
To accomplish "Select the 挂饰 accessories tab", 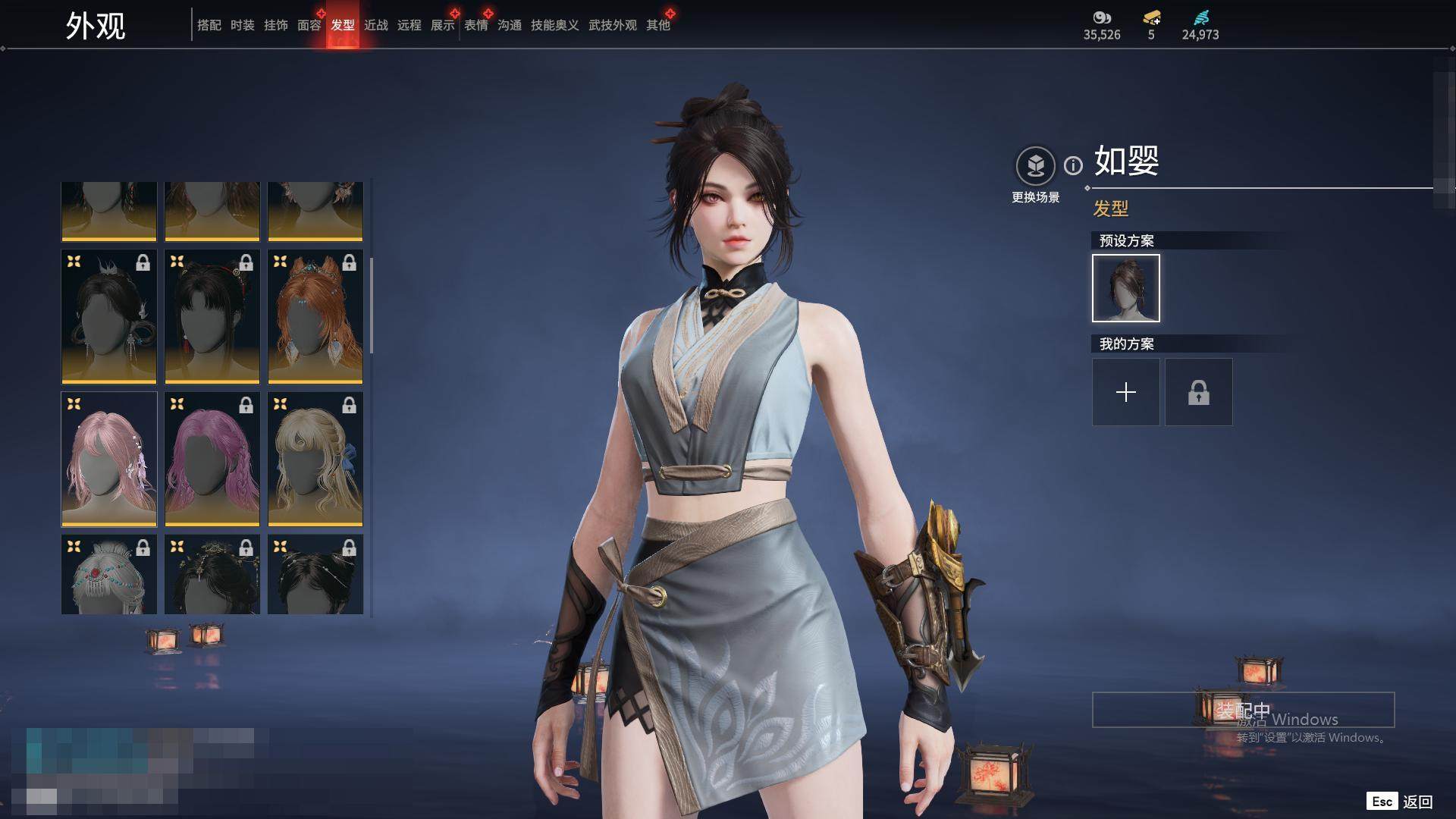I will click(x=275, y=25).
